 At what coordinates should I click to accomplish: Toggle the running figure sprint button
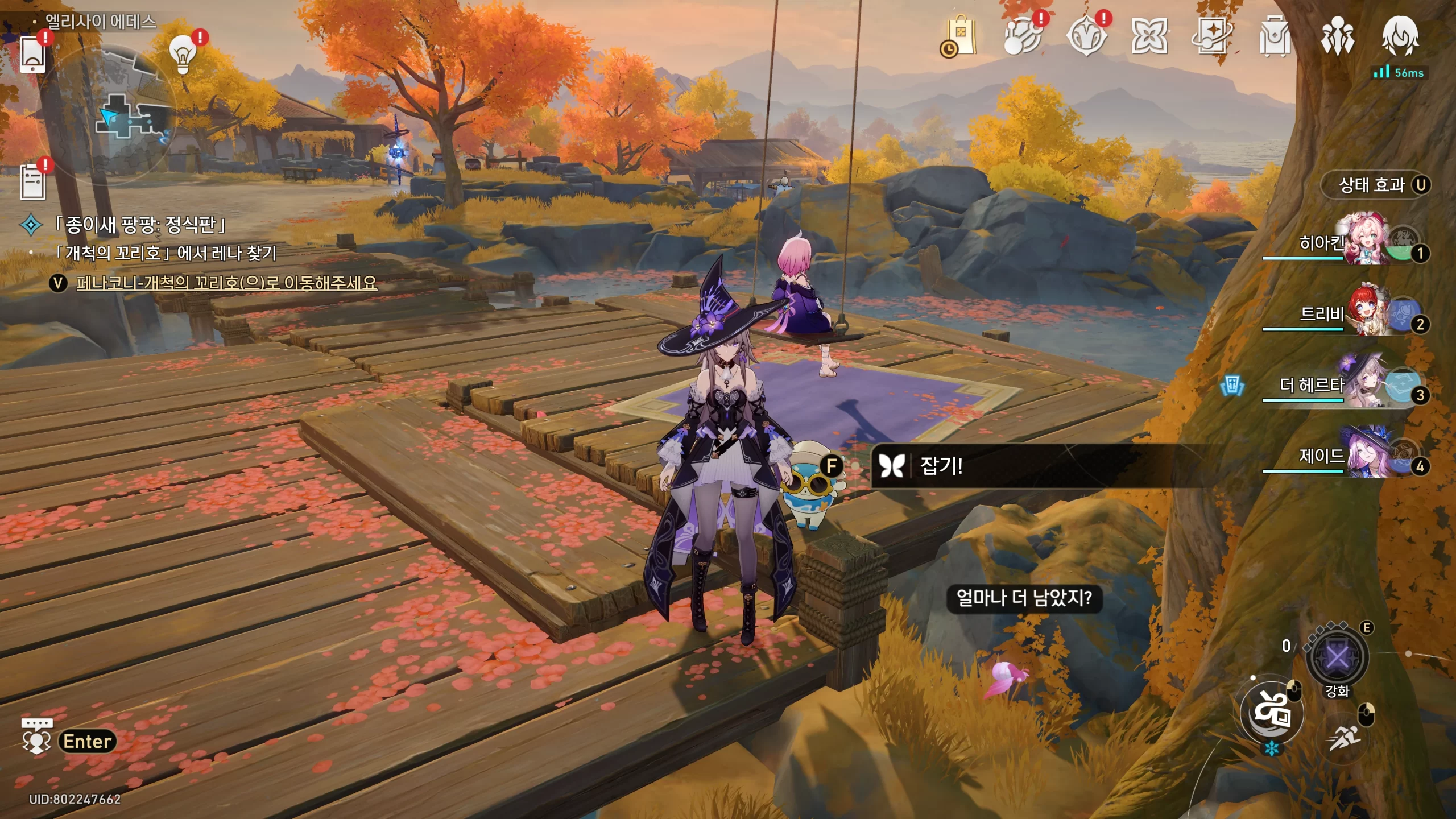[1345, 738]
